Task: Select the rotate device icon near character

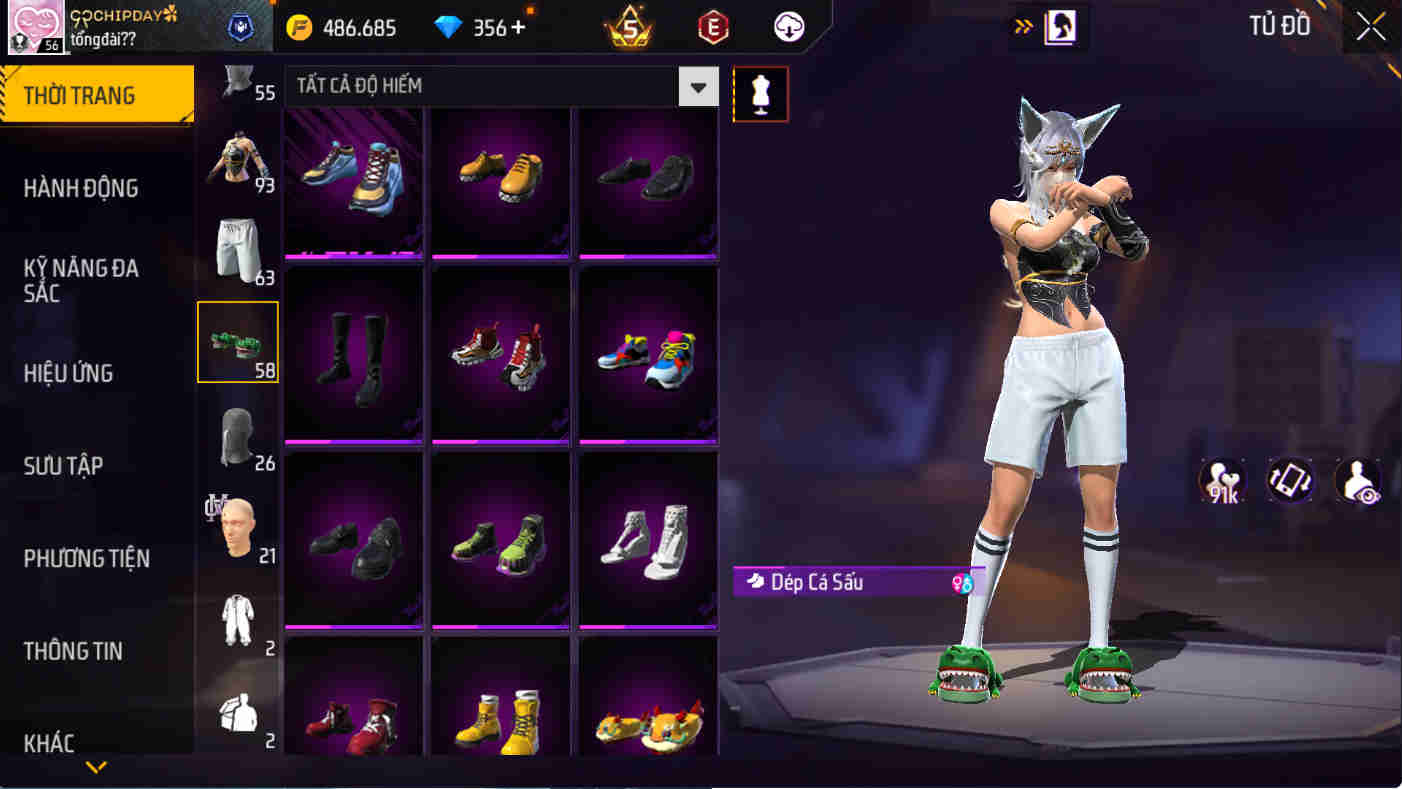Action: tap(1289, 481)
